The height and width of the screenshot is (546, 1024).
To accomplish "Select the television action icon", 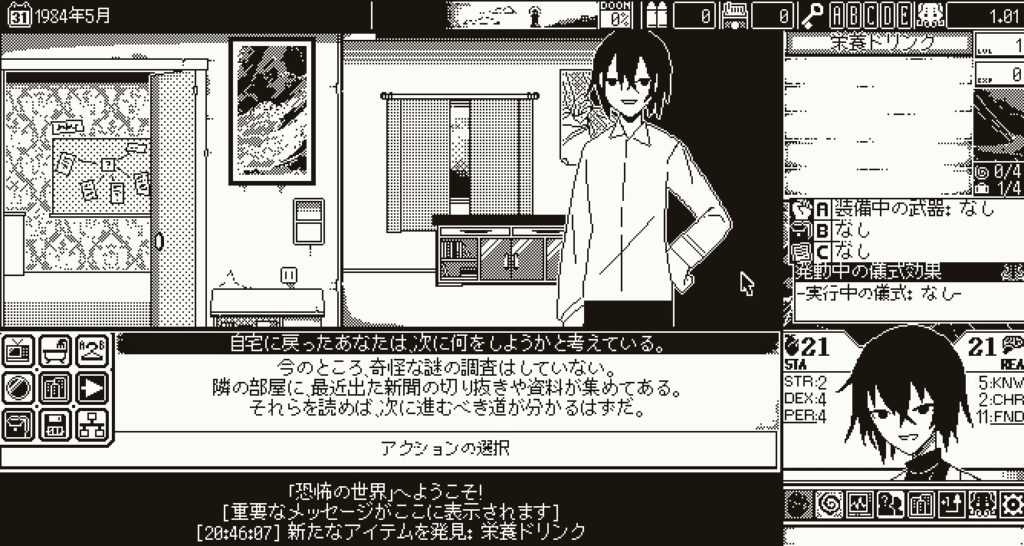I will (x=20, y=350).
